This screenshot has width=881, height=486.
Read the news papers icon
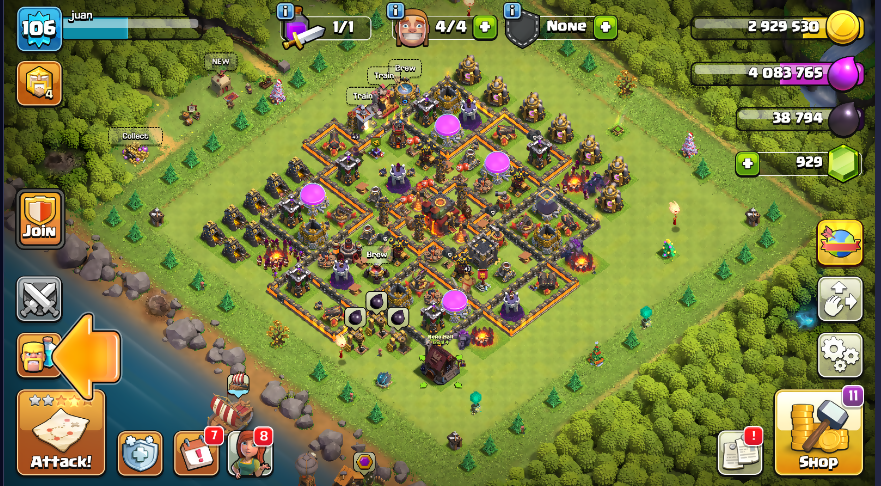pos(739,453)
